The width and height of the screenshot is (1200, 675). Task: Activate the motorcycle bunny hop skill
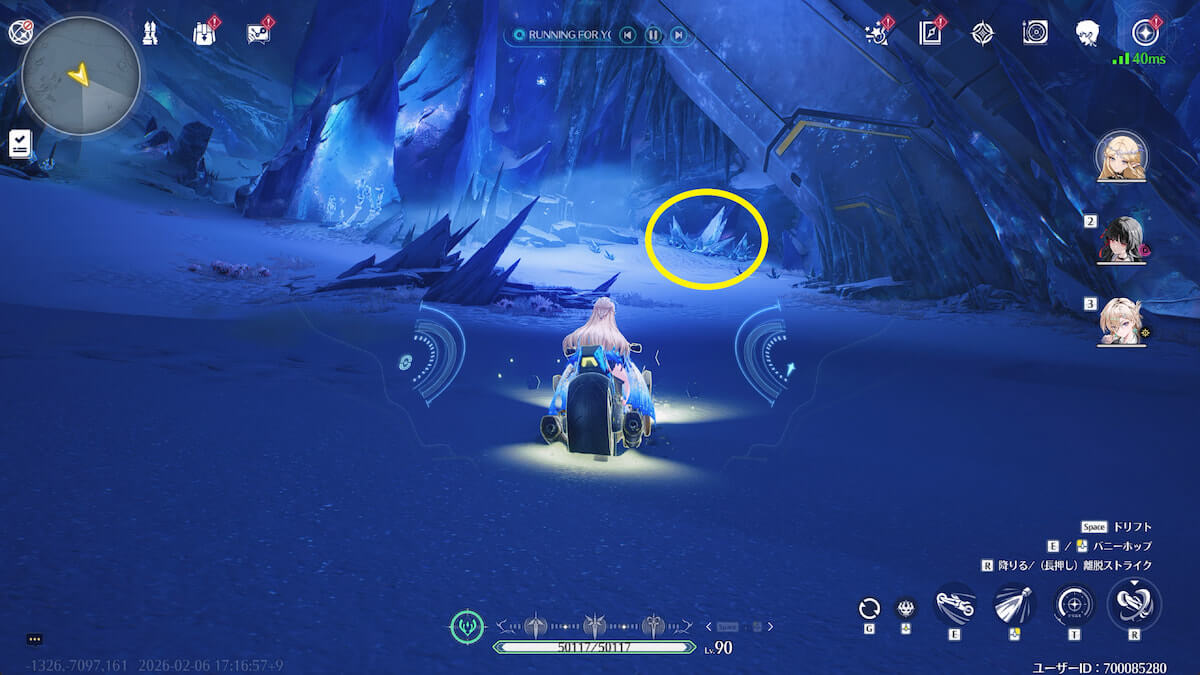955,605
